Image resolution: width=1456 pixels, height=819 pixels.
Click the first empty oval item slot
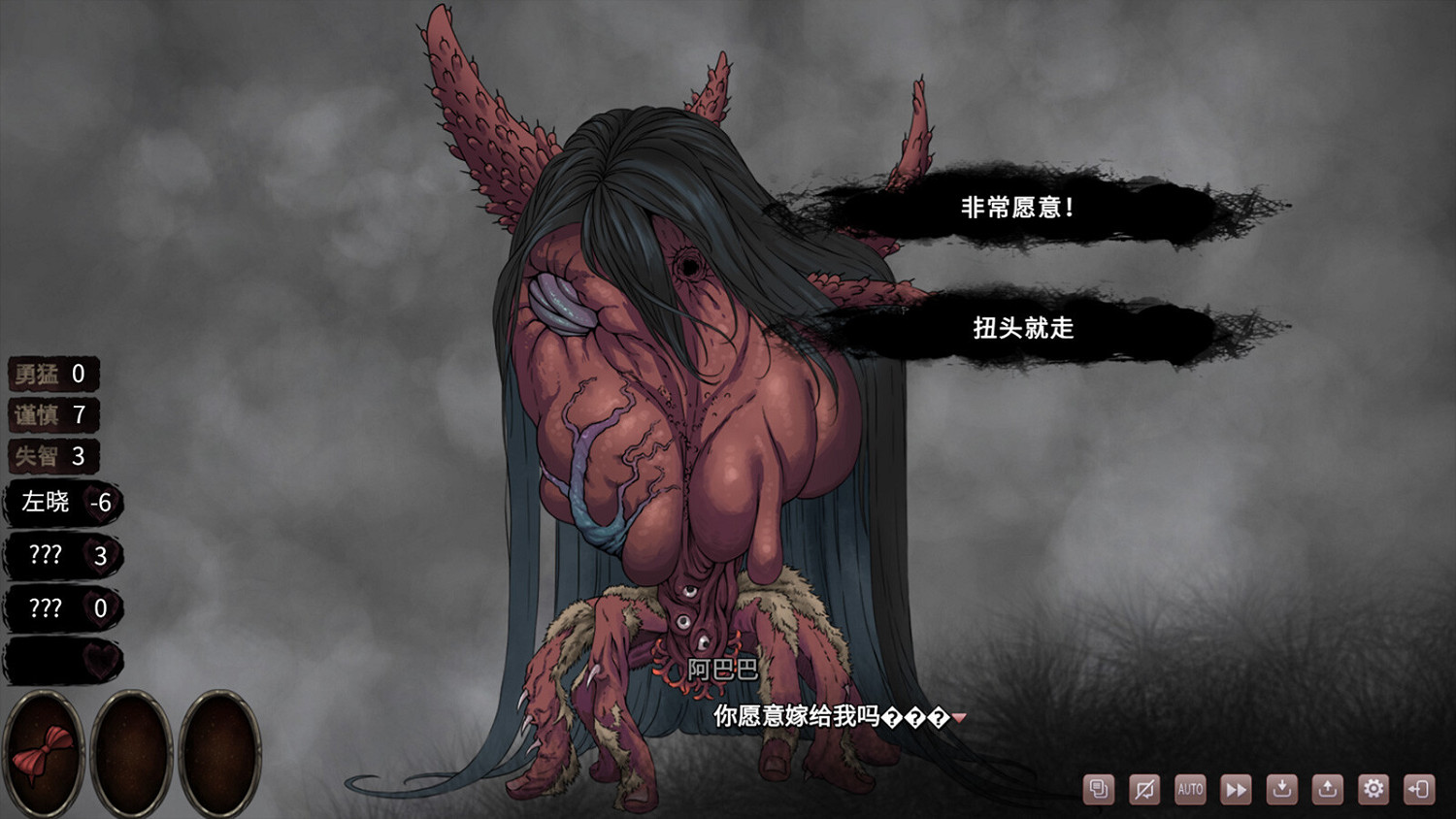[132, 754]
